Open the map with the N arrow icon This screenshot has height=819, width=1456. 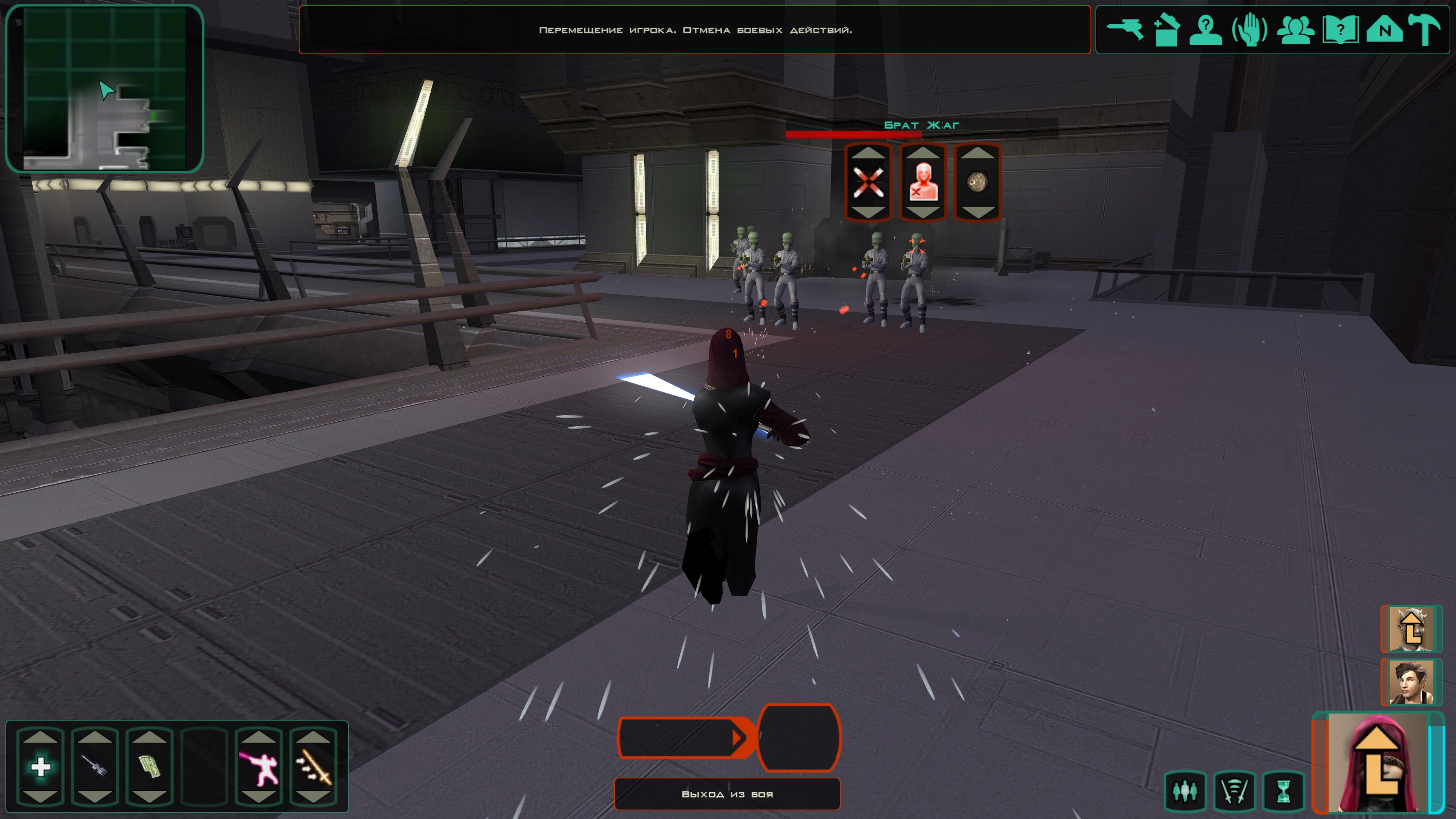[x=1384, y=29]
